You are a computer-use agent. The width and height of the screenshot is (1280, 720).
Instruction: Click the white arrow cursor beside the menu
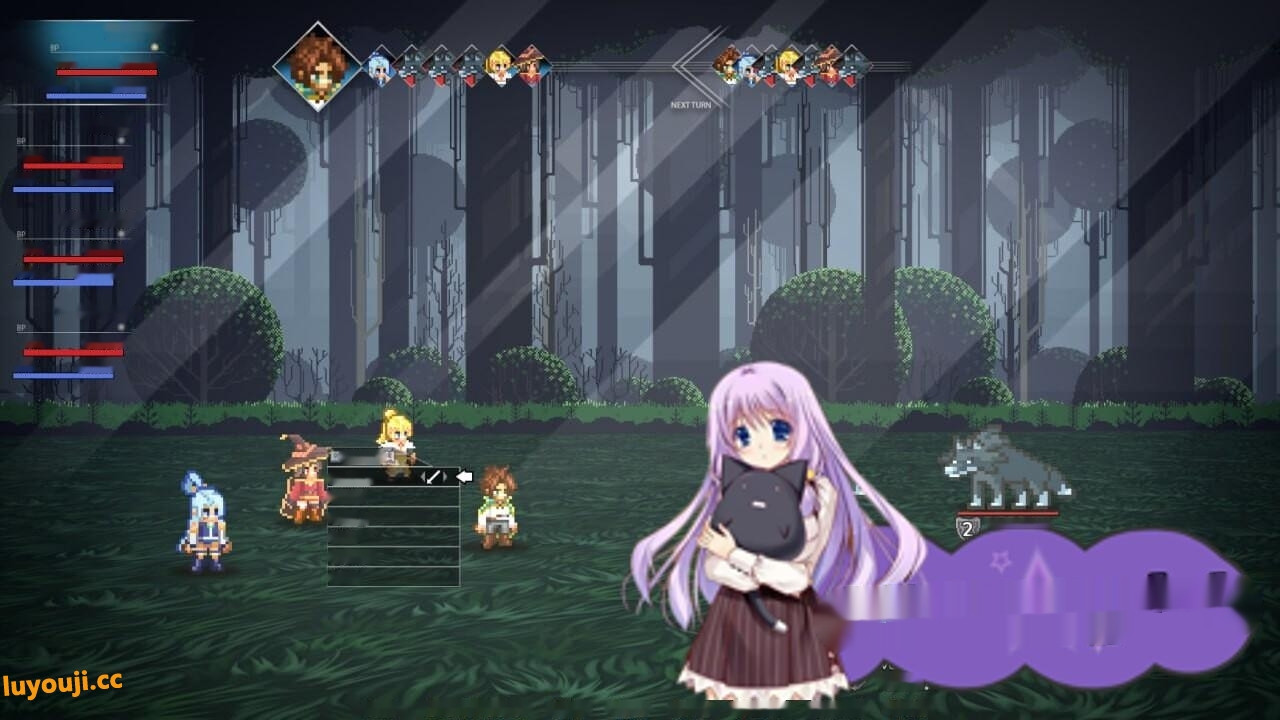[463, 476]
